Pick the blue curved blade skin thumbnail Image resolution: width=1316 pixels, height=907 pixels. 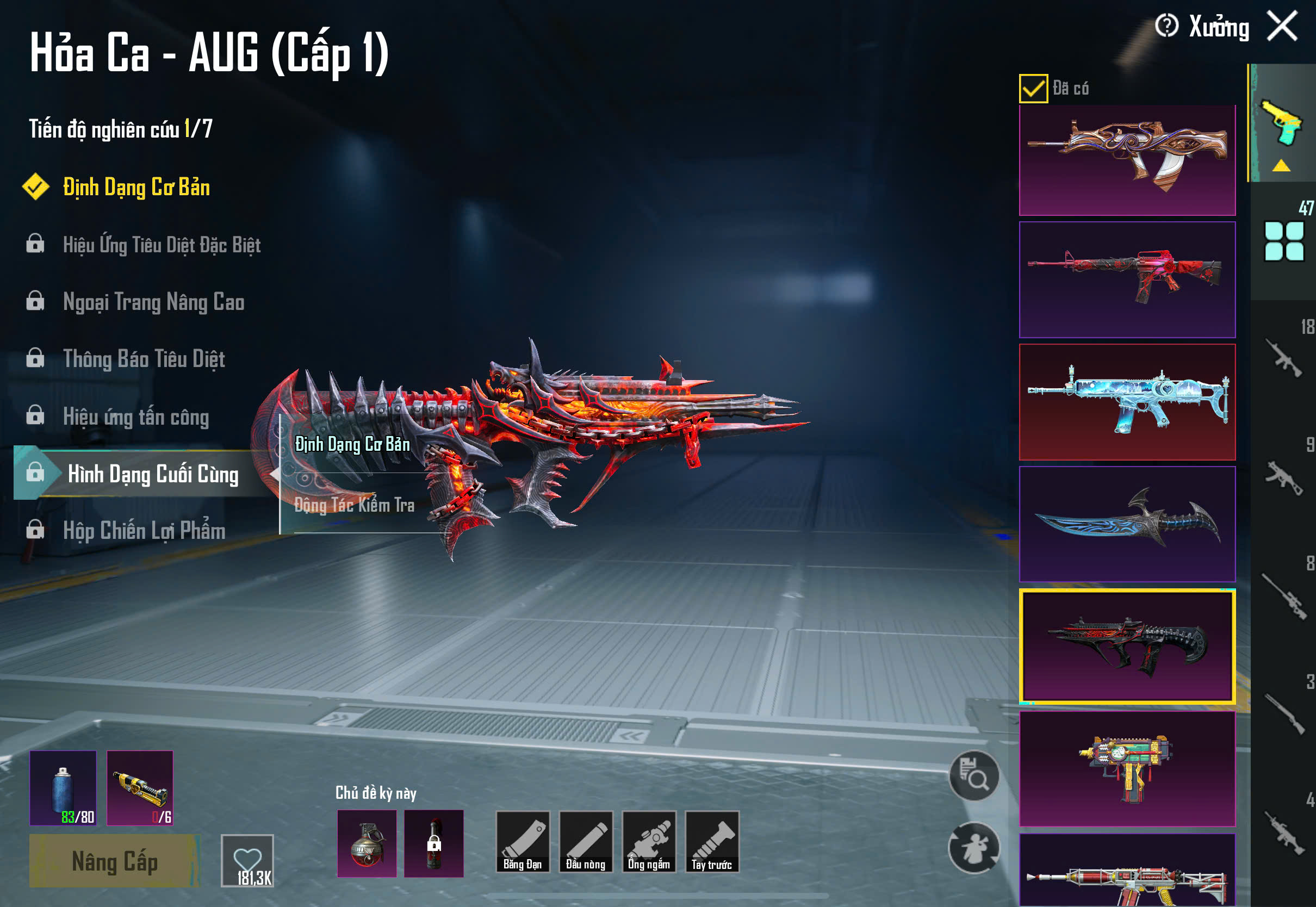click(x=1127, y=524)
